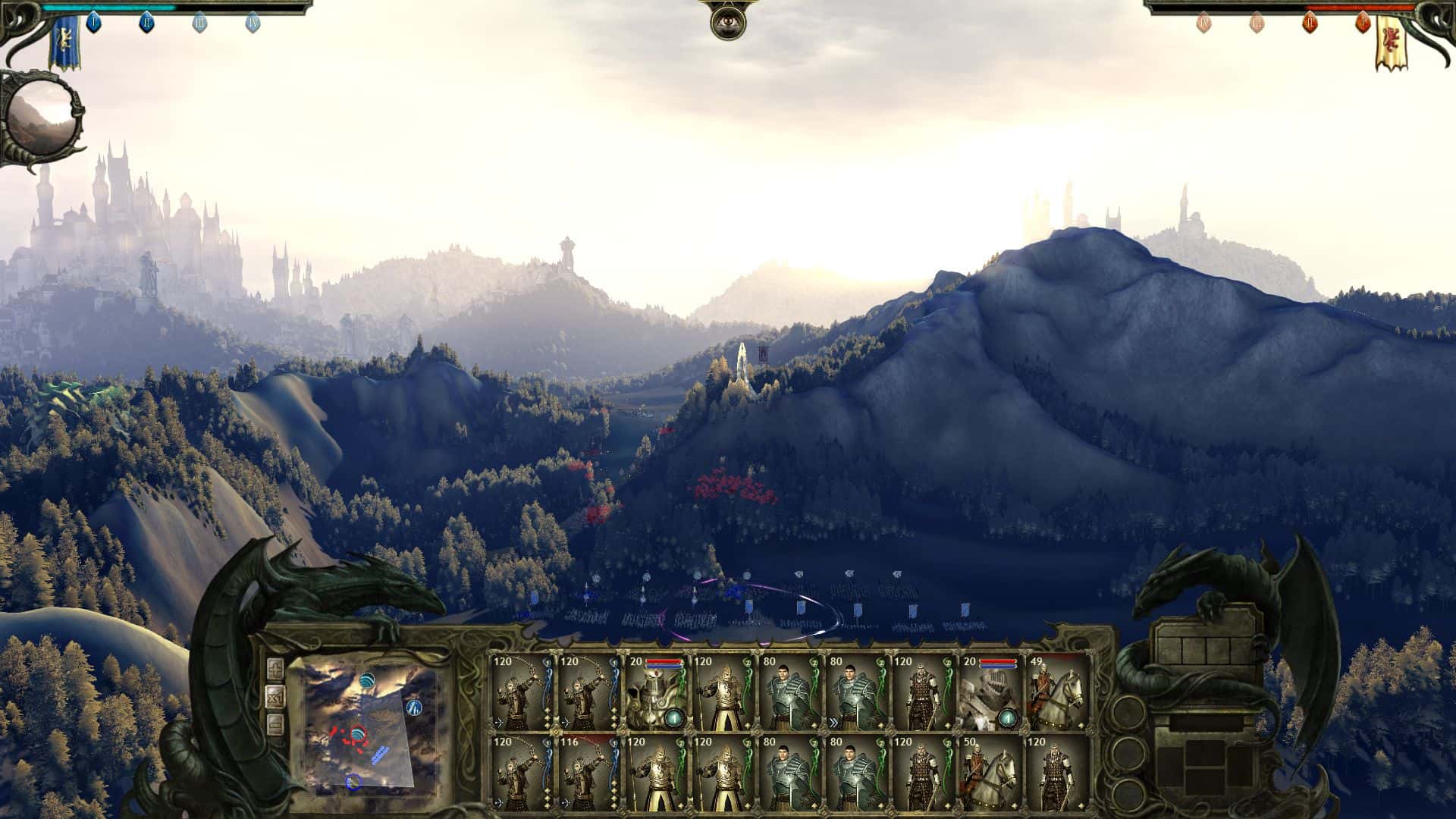The width and height of the screenshot is (1456, 819).
Task: Click marker I on the enemy red bar
Action: pyautogui.click(x=1362, y=22)
